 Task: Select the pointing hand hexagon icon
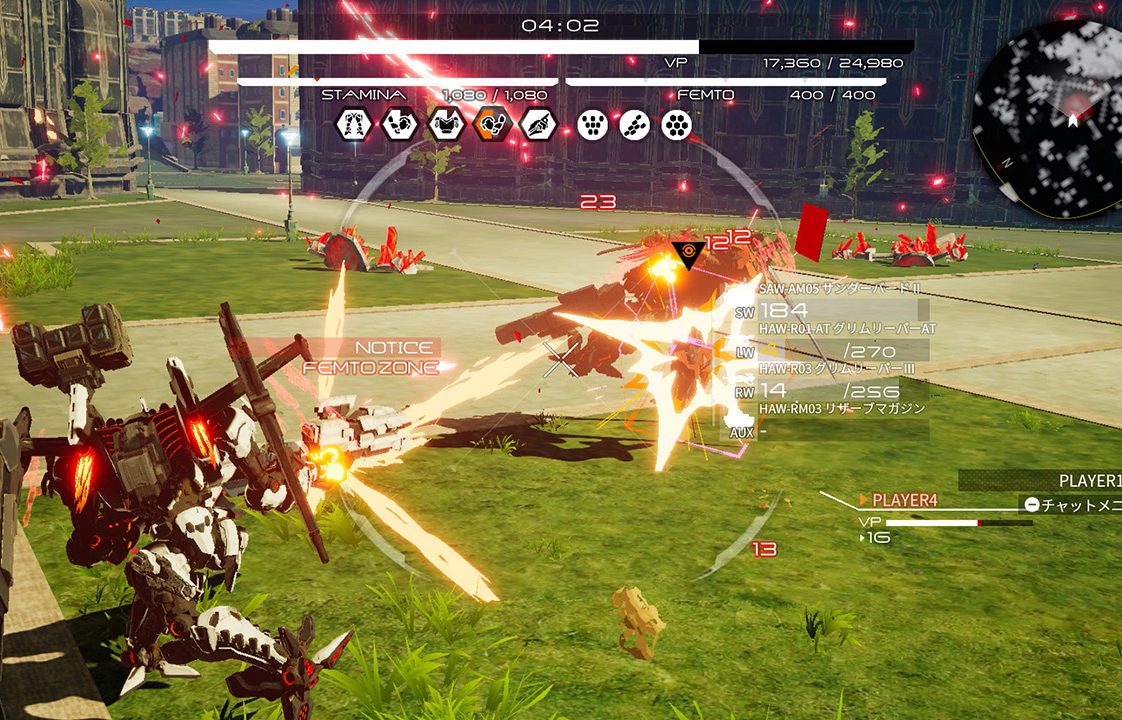pos(538,124)
